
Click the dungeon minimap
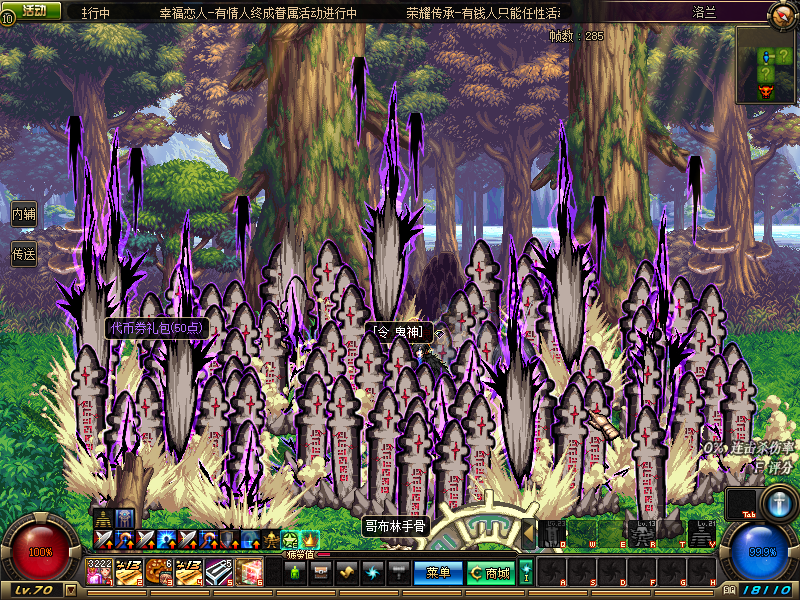(x=767, y=65)
